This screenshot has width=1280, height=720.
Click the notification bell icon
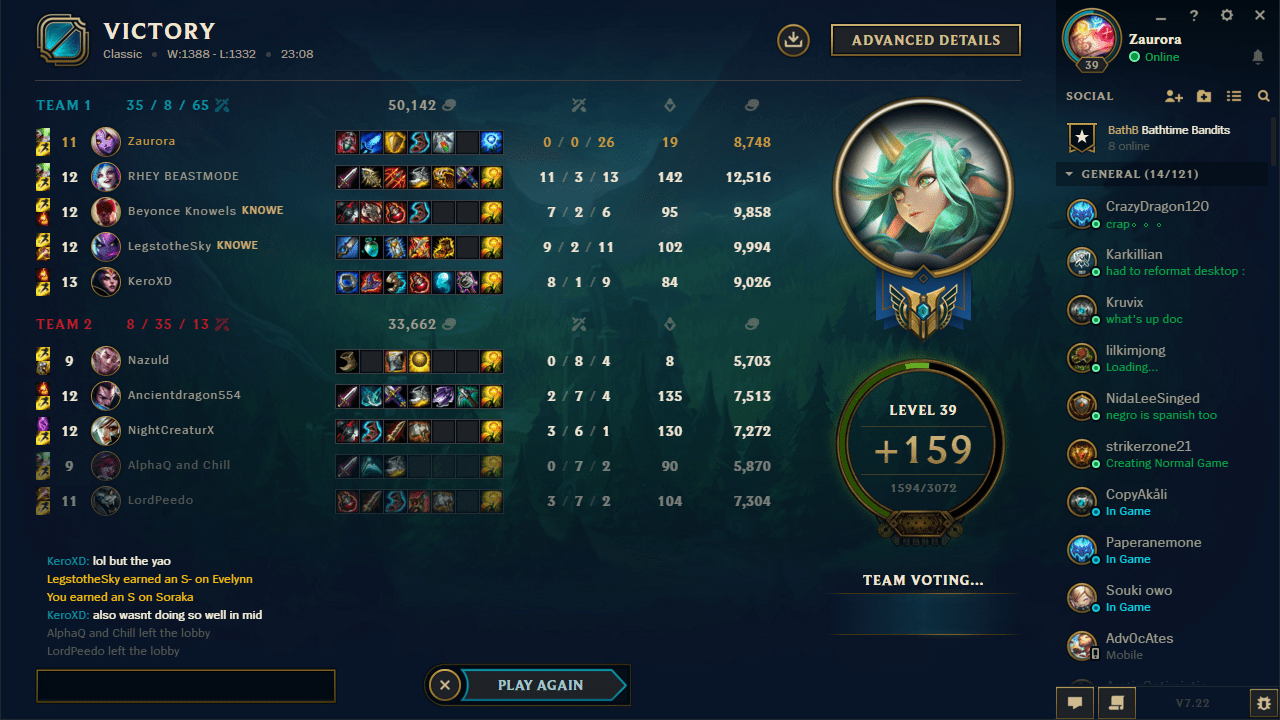pyautogui.click(x=1259, y=57)
